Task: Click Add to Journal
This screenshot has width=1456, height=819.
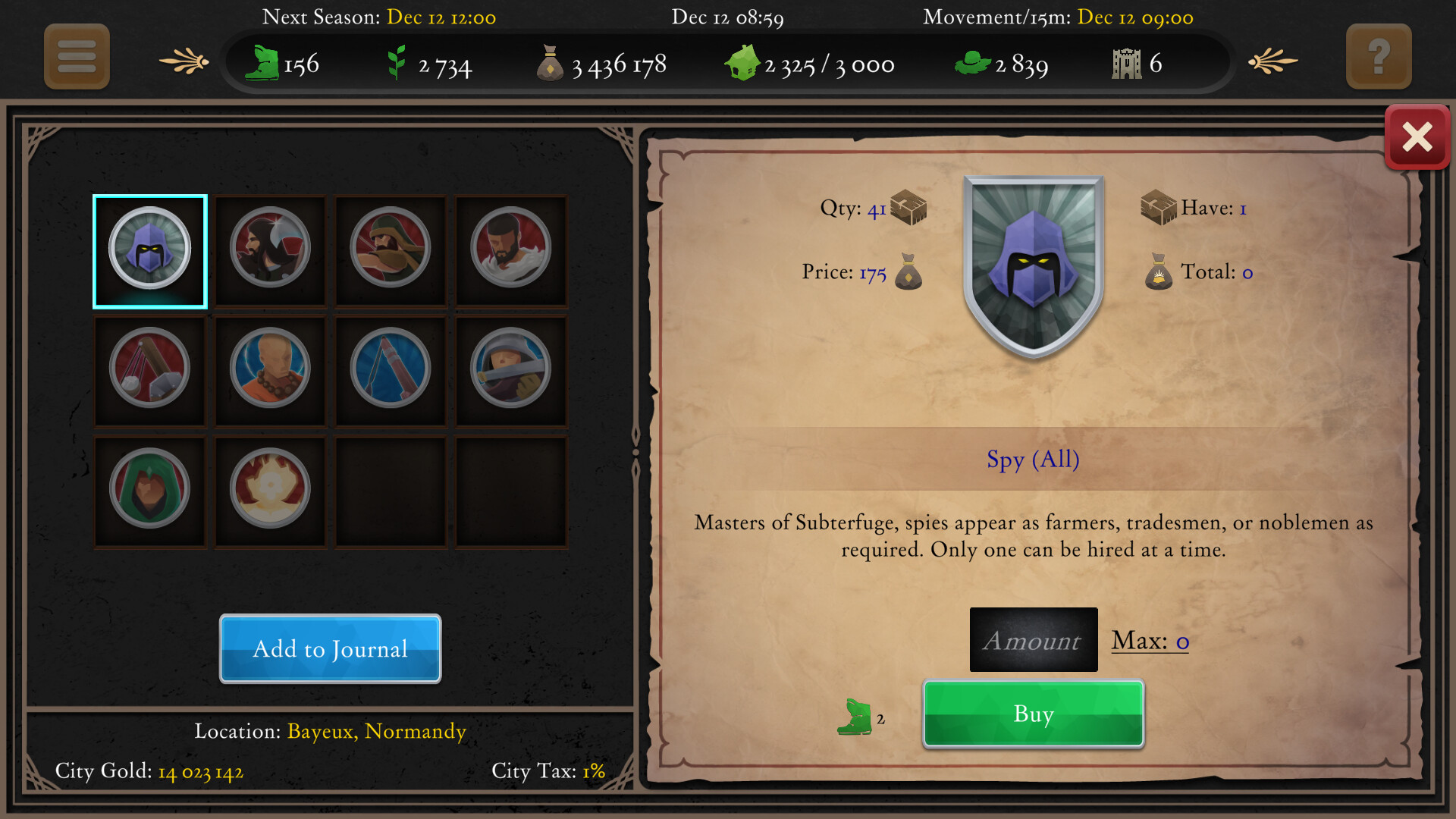Action: point(330,649)
